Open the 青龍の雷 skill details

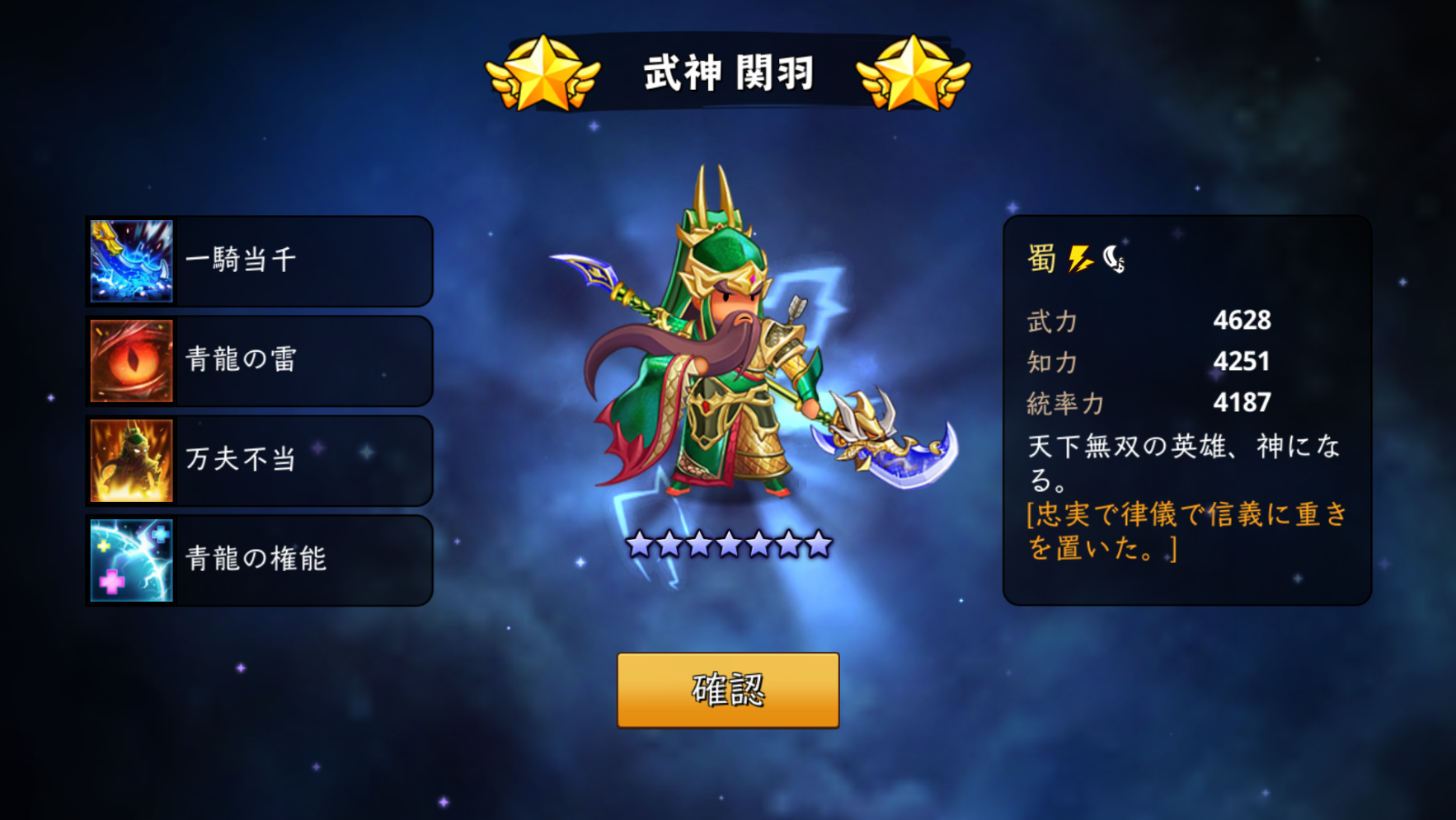pos(260,361)
